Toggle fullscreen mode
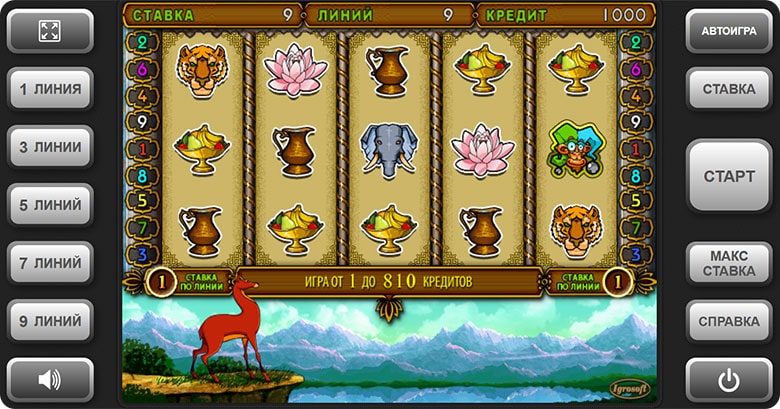Image resolution: width=780 pixels, height=409 pixels. click(50, 31)
